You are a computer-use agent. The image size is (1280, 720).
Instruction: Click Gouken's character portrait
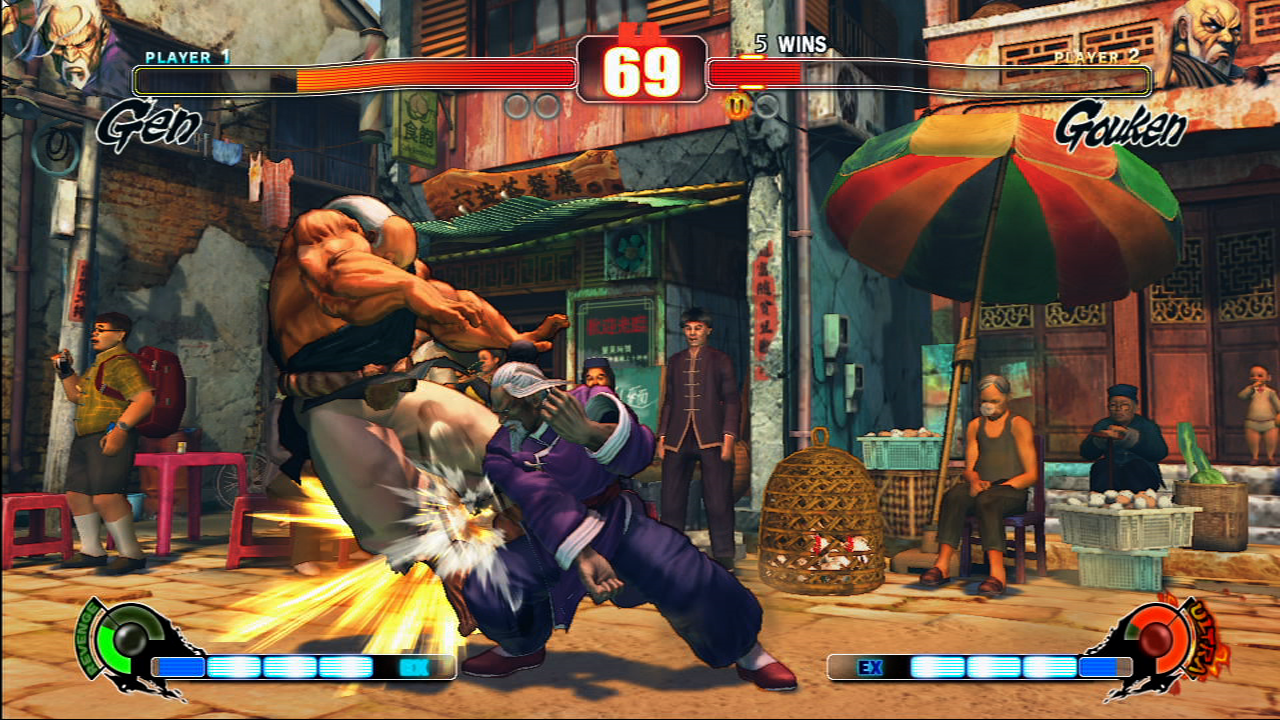1212,42
